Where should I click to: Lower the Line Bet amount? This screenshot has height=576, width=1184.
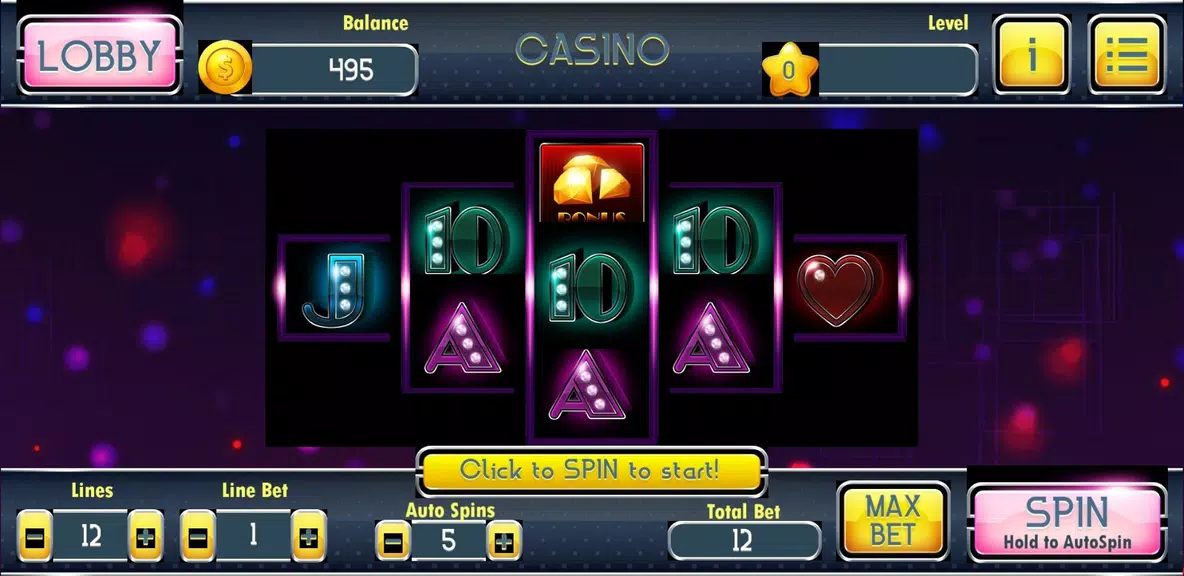(x=197, y=537)
